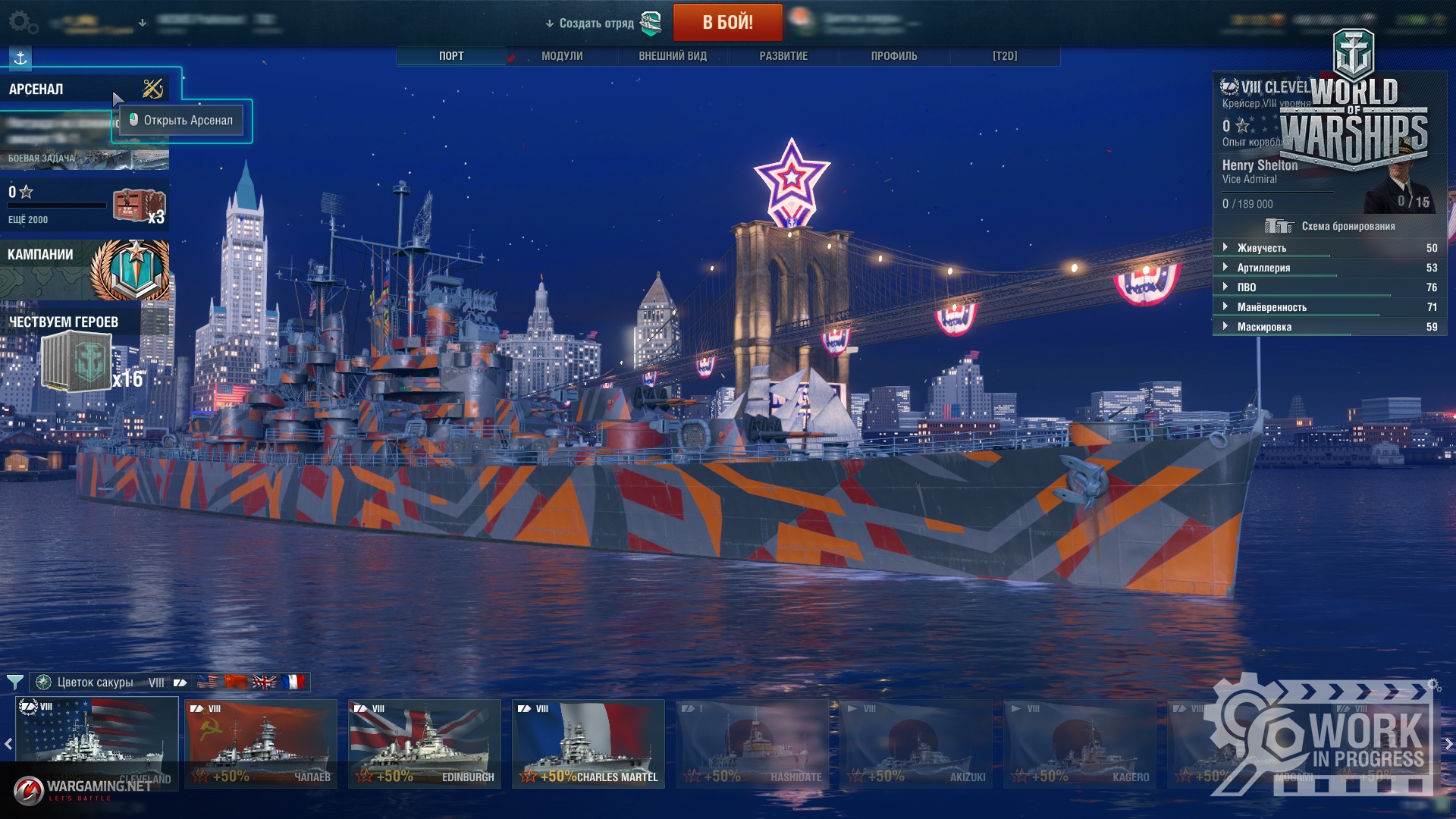Select the ПРОФИЛЬ tab
This screenshot has height=819, width=1456.
894,56
